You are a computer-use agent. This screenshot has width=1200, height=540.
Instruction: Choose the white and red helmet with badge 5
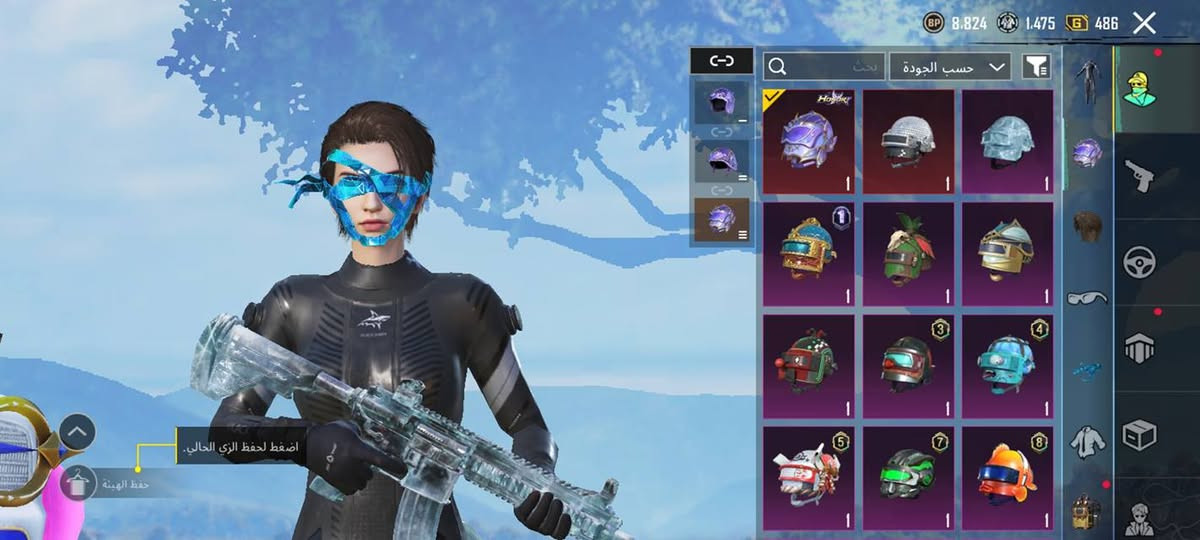pos(808,478)
